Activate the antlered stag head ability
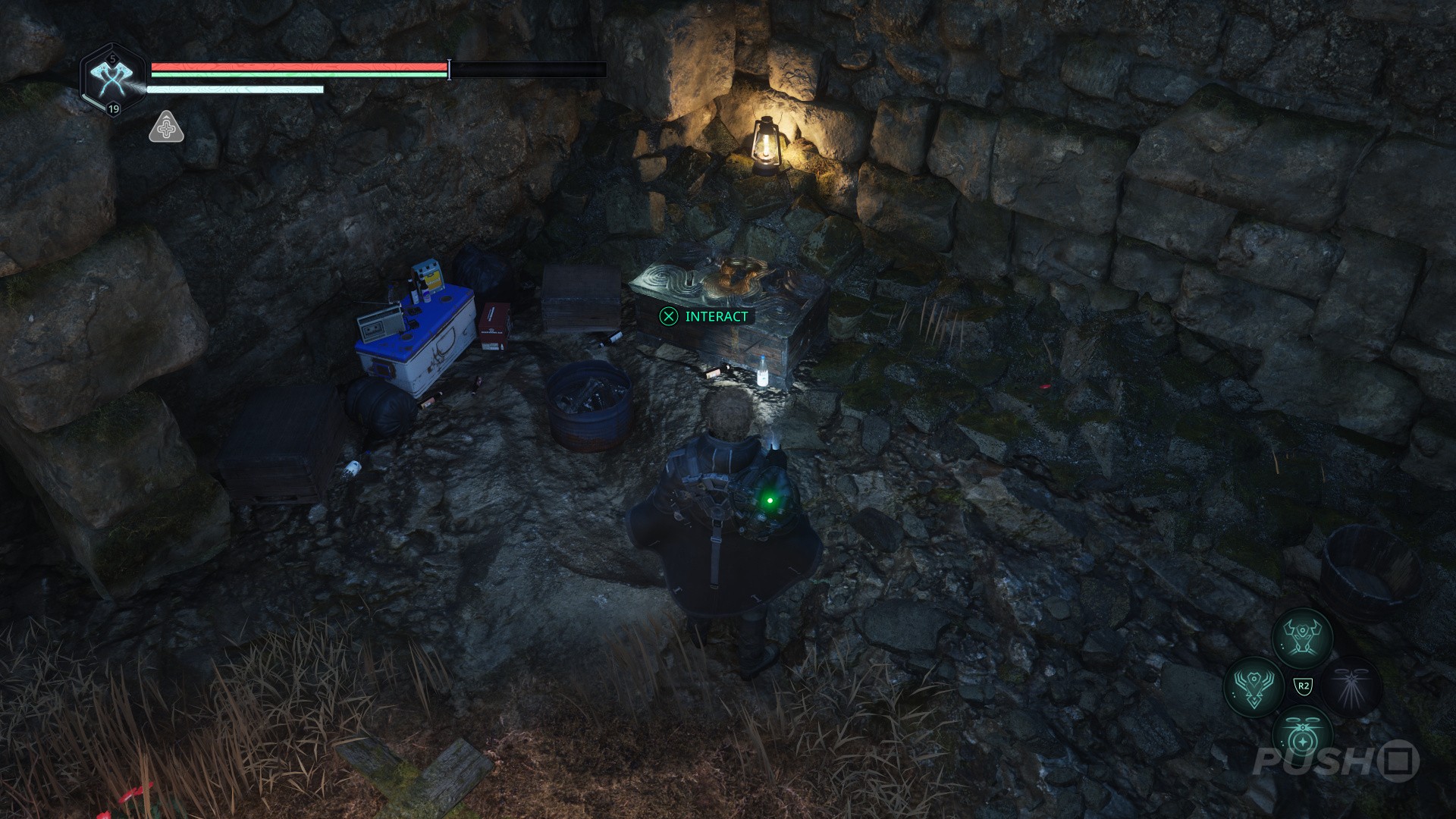The image size is (1456, 819). 1254,686
